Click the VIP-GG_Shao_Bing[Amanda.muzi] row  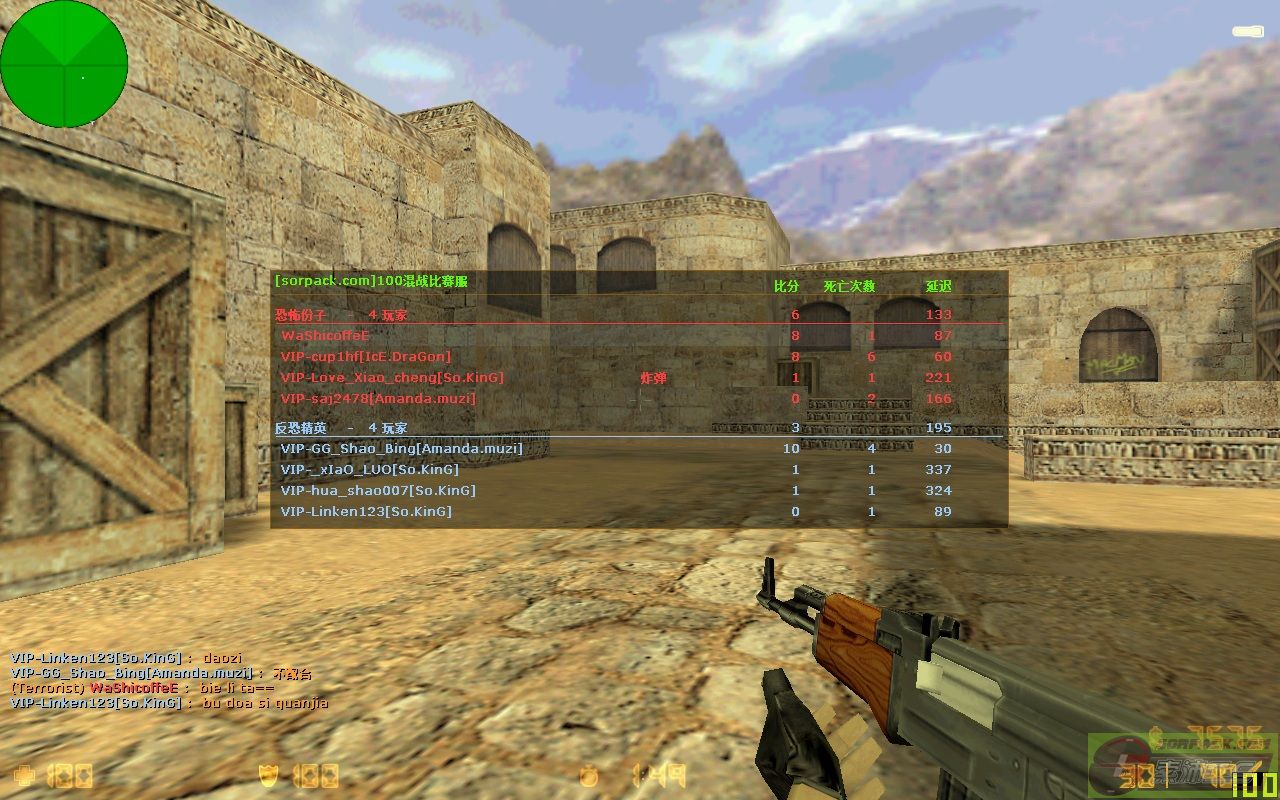coord(401,449)
